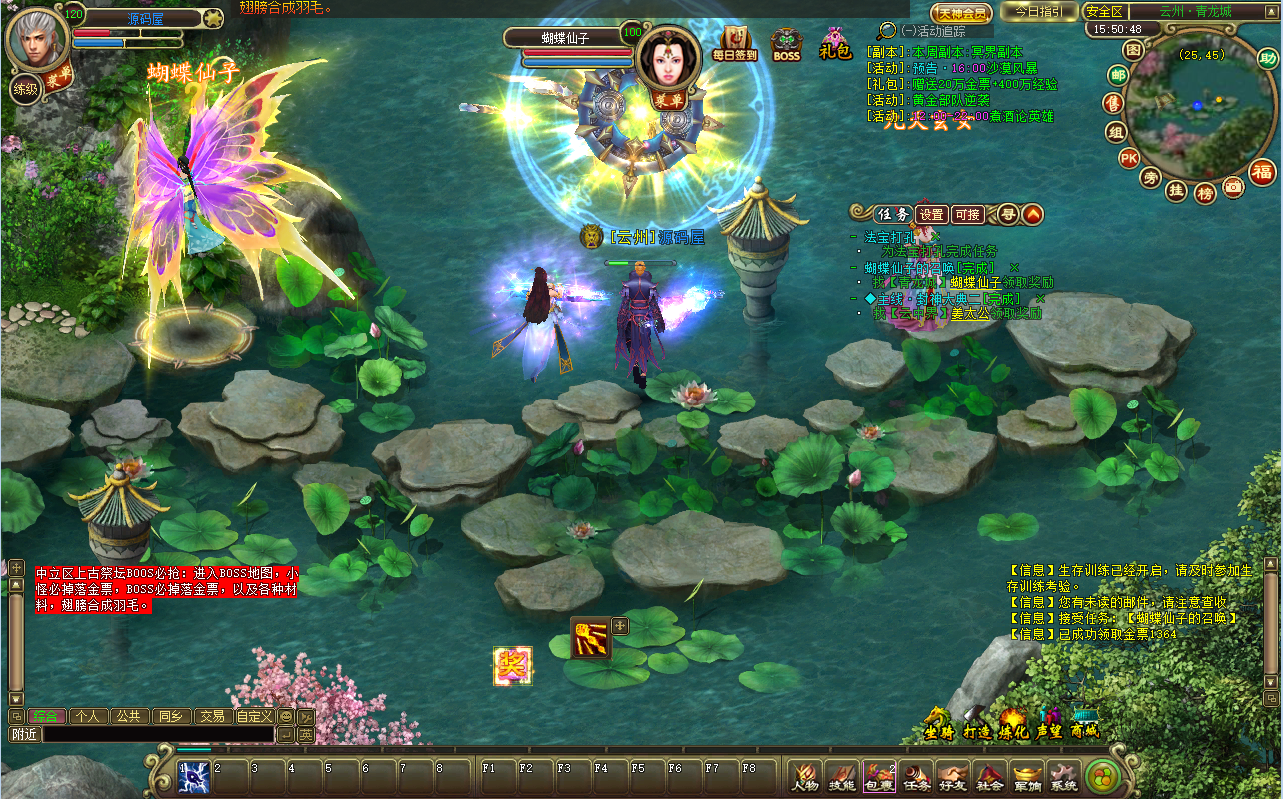Click the chat text input box
Viewport: 1283px width, 799px height.
(x=158, y=734)
